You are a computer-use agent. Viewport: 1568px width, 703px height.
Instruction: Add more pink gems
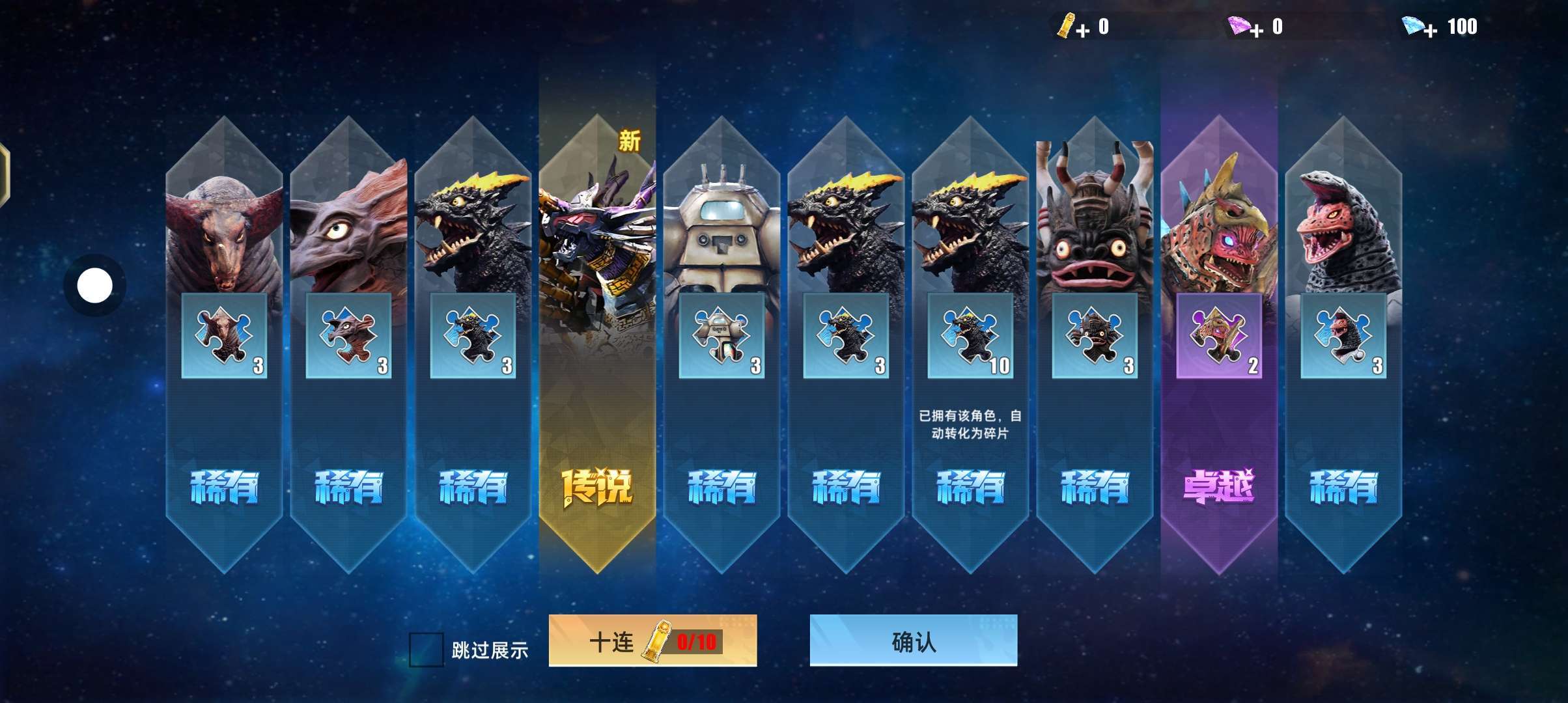coord(1256,30)
